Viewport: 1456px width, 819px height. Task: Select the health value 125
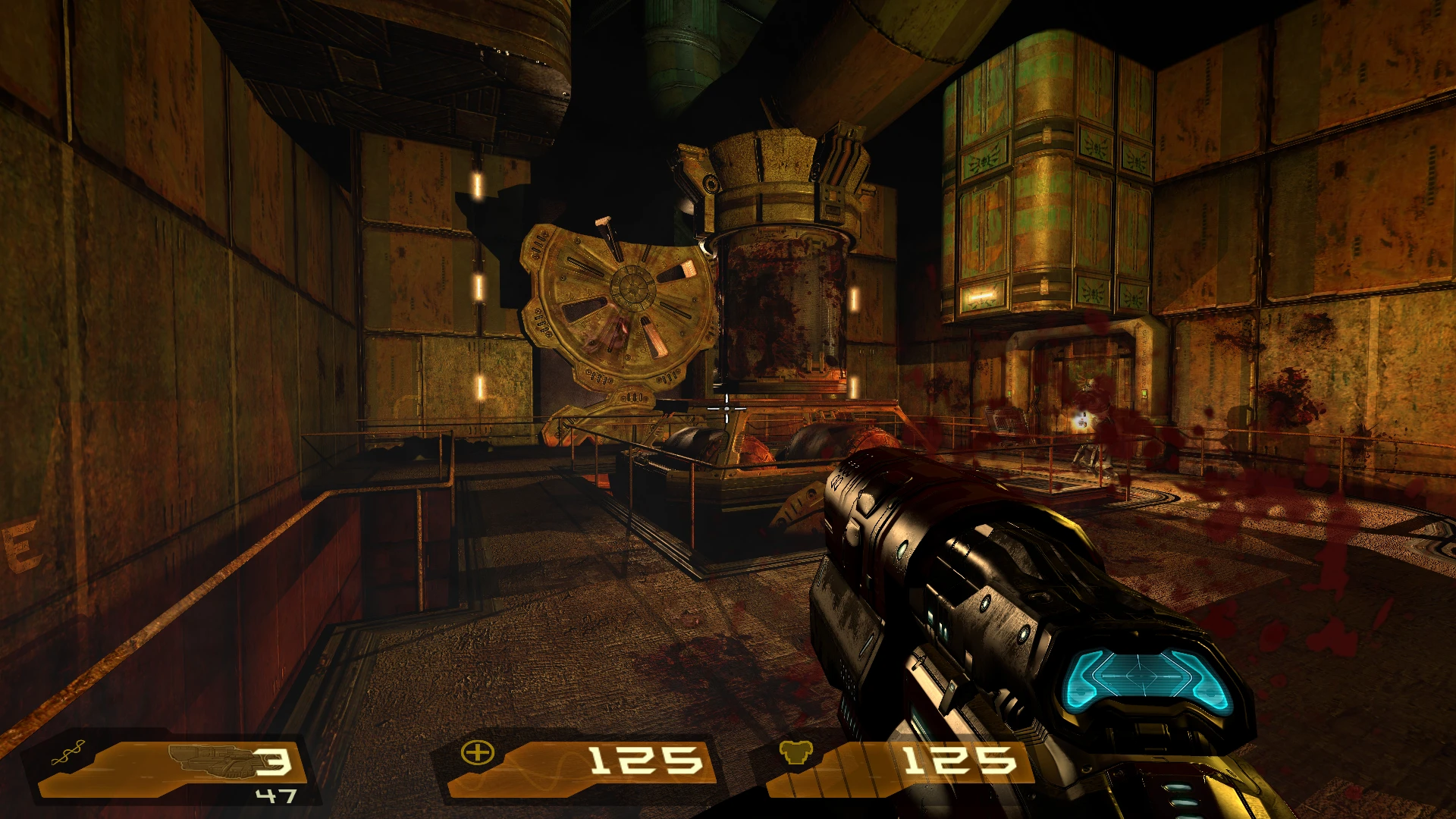[x=648, y=762]
